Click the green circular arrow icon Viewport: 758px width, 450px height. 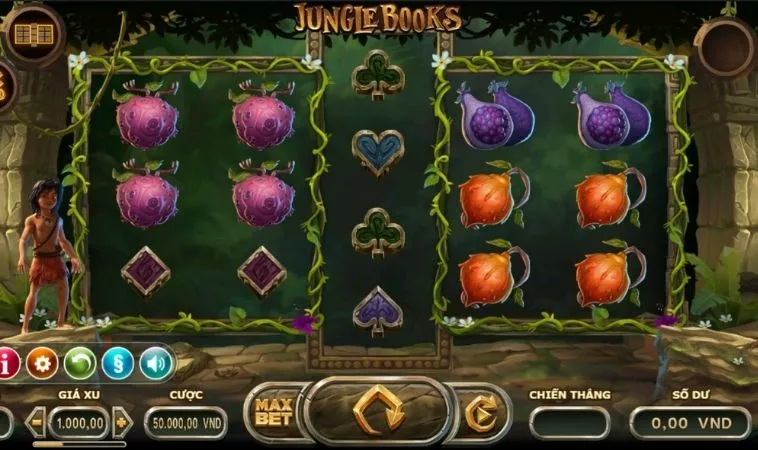pos(80,363)
